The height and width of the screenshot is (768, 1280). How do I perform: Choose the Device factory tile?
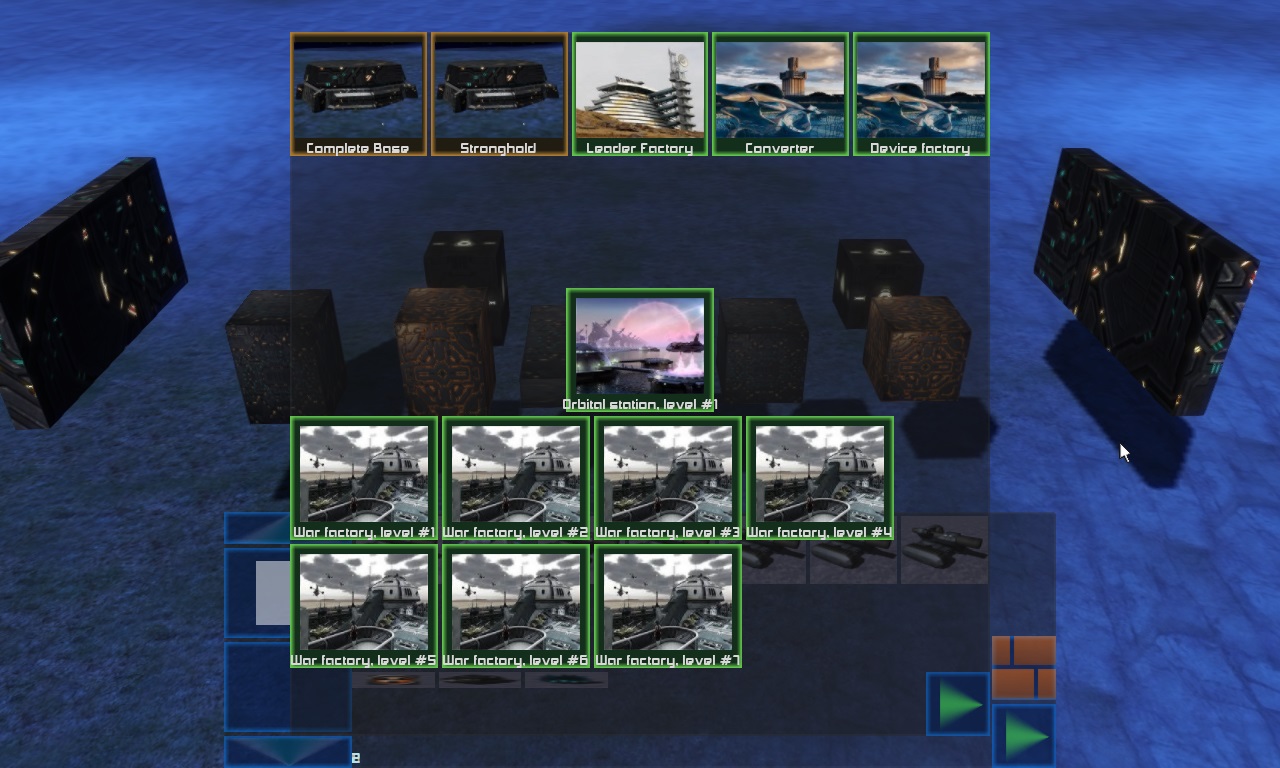(921, 94)
